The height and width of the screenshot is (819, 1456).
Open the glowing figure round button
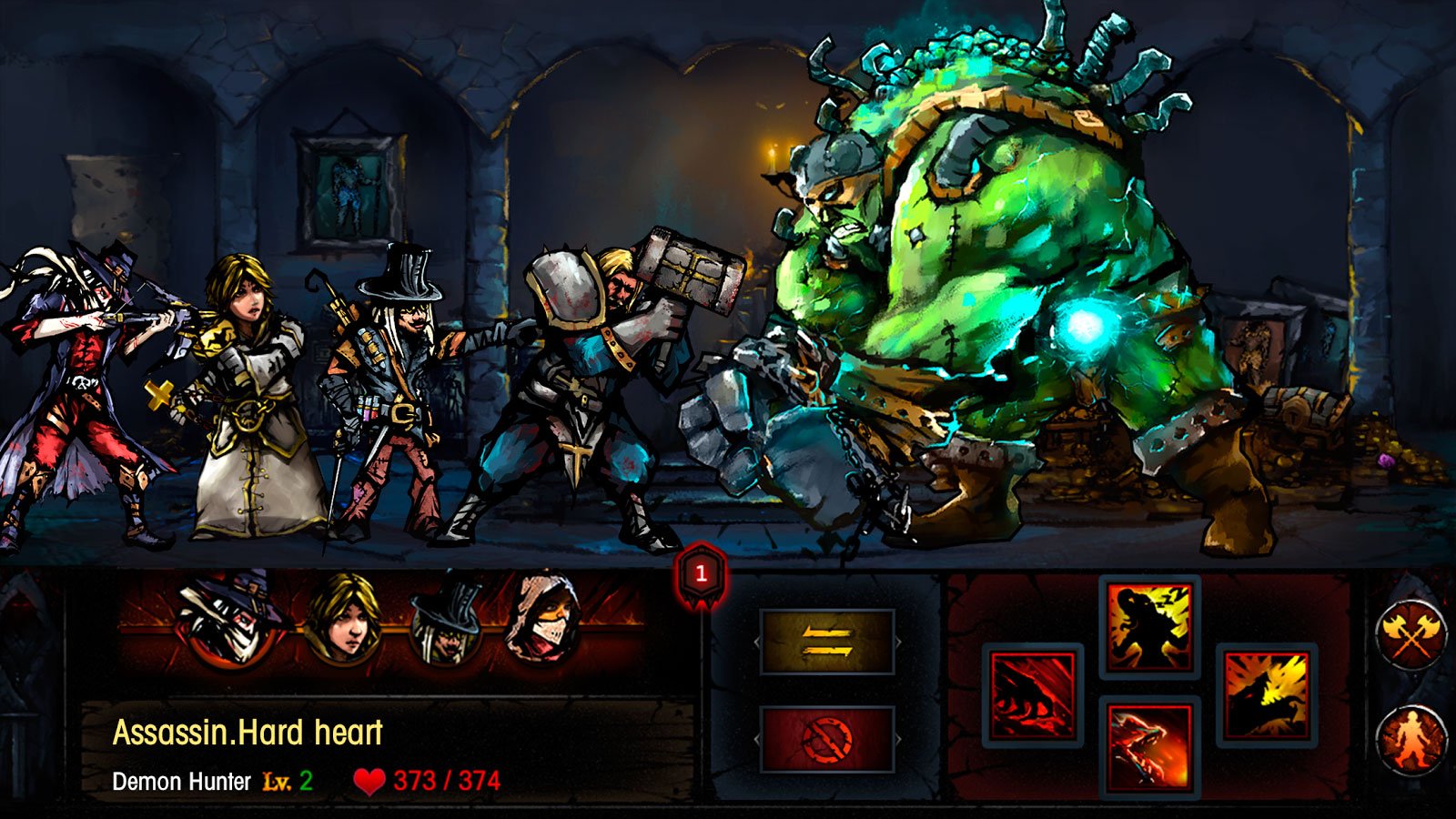pyautogui.click(x=1411, y=739)
